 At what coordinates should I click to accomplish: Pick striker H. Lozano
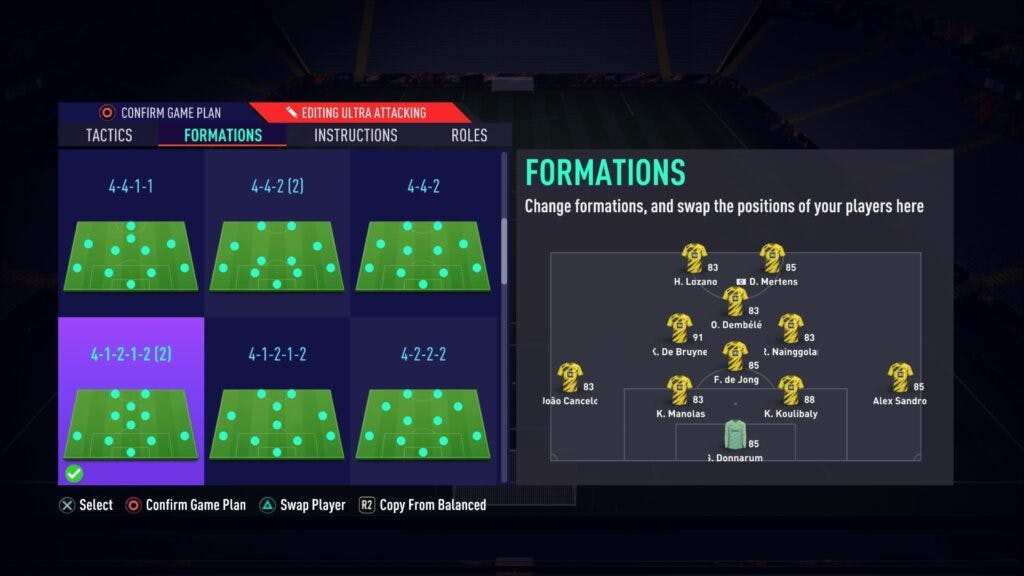693,258
